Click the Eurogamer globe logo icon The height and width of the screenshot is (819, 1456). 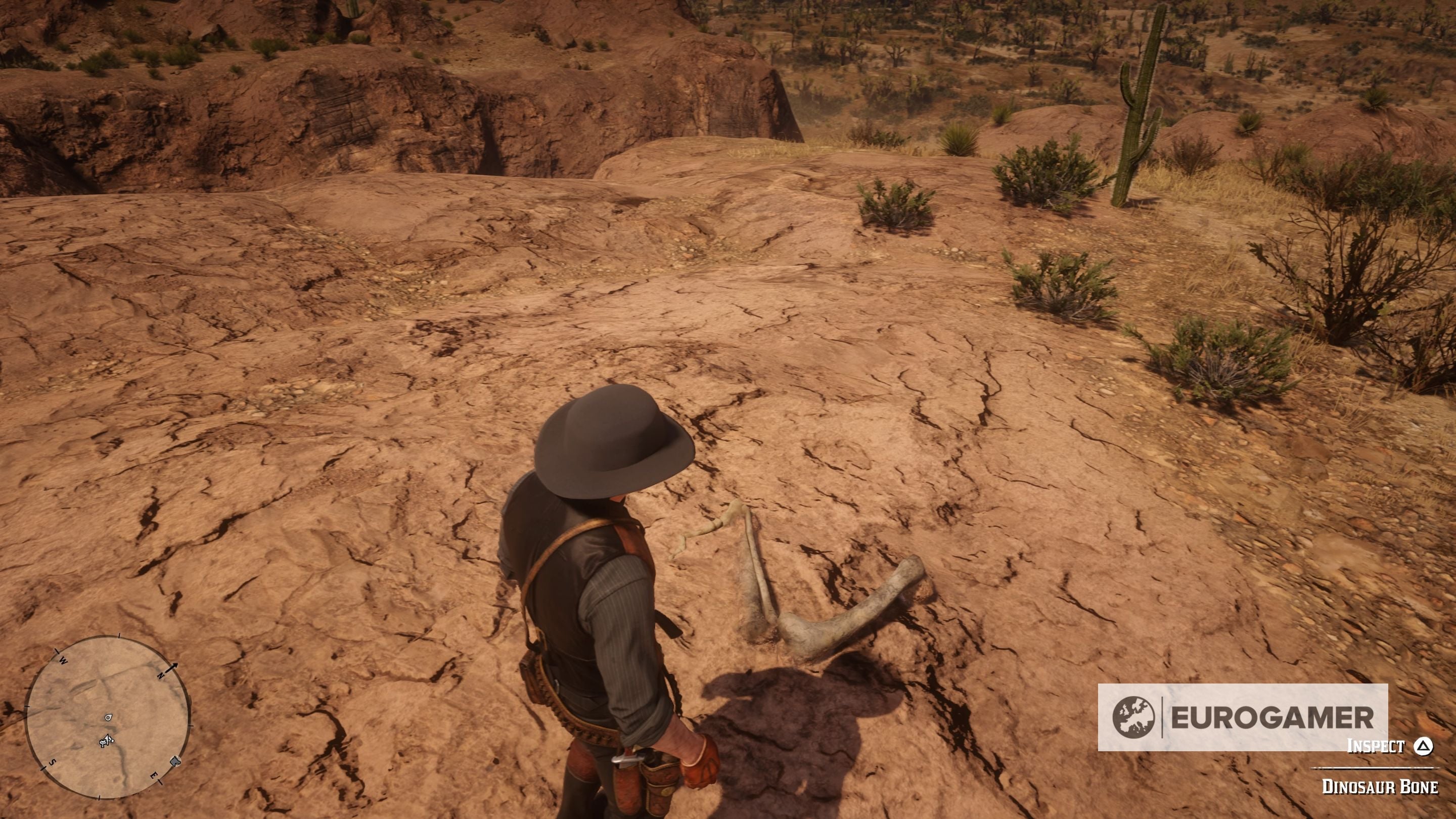1133,717
